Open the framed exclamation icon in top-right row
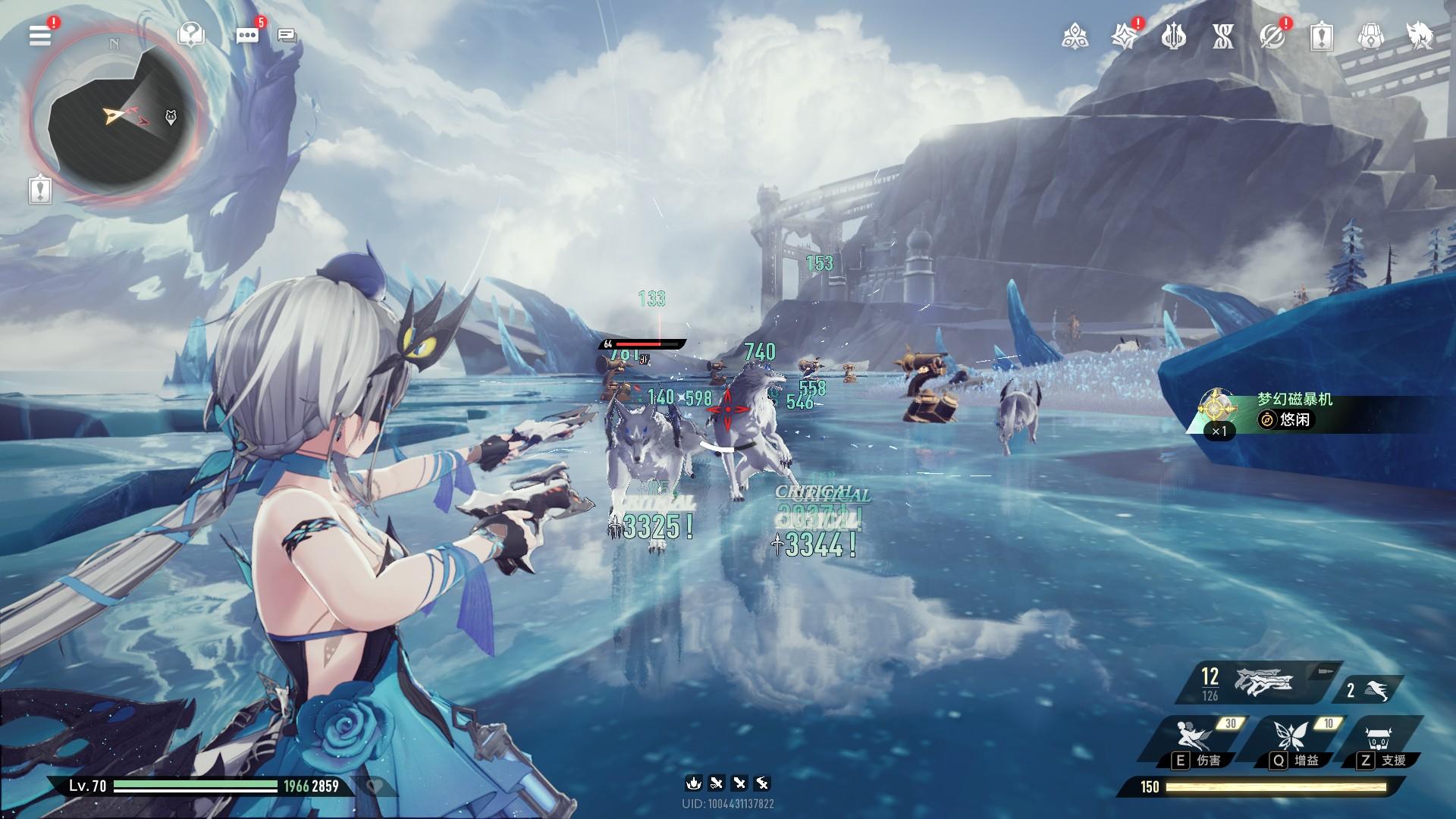This screenshot has width=1456, height=819. pos(1321,36)
